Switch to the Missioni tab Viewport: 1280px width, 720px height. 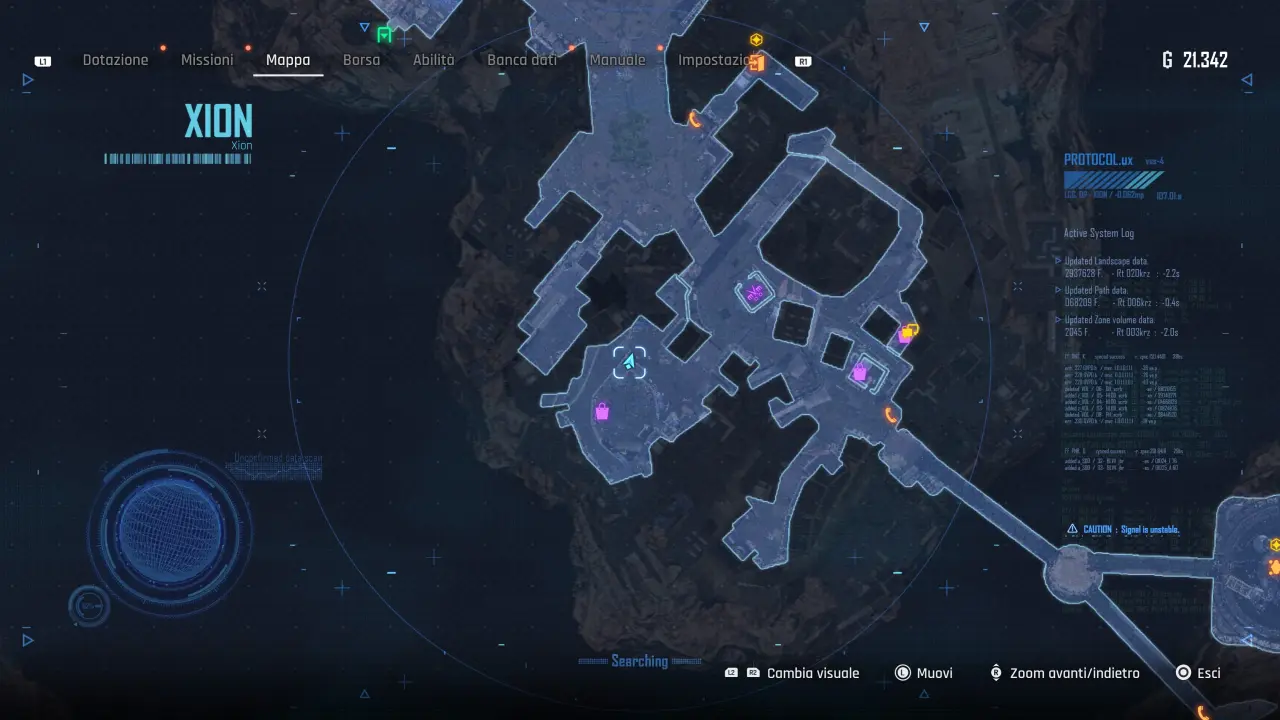click(207, 60)
